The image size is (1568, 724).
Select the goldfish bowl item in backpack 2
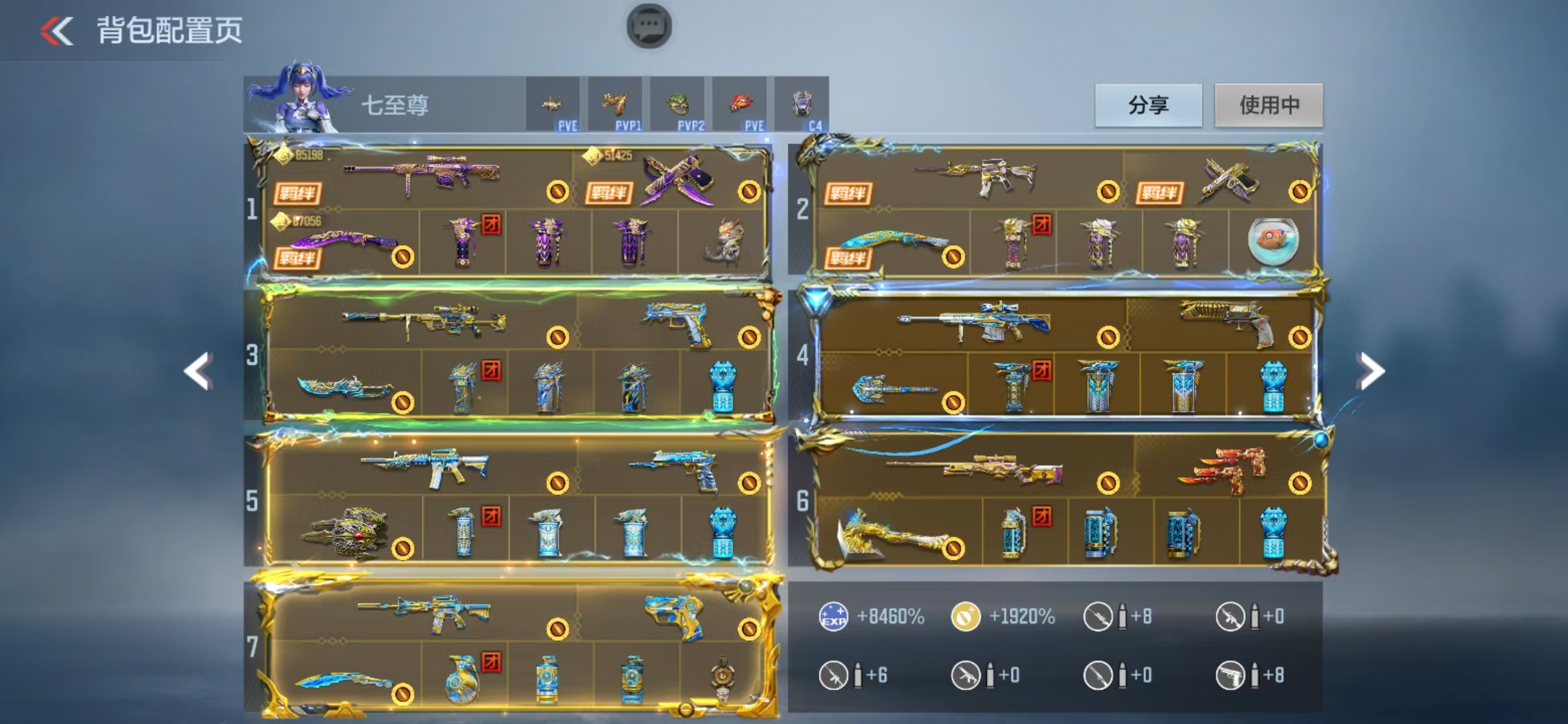pos(1272,241)
